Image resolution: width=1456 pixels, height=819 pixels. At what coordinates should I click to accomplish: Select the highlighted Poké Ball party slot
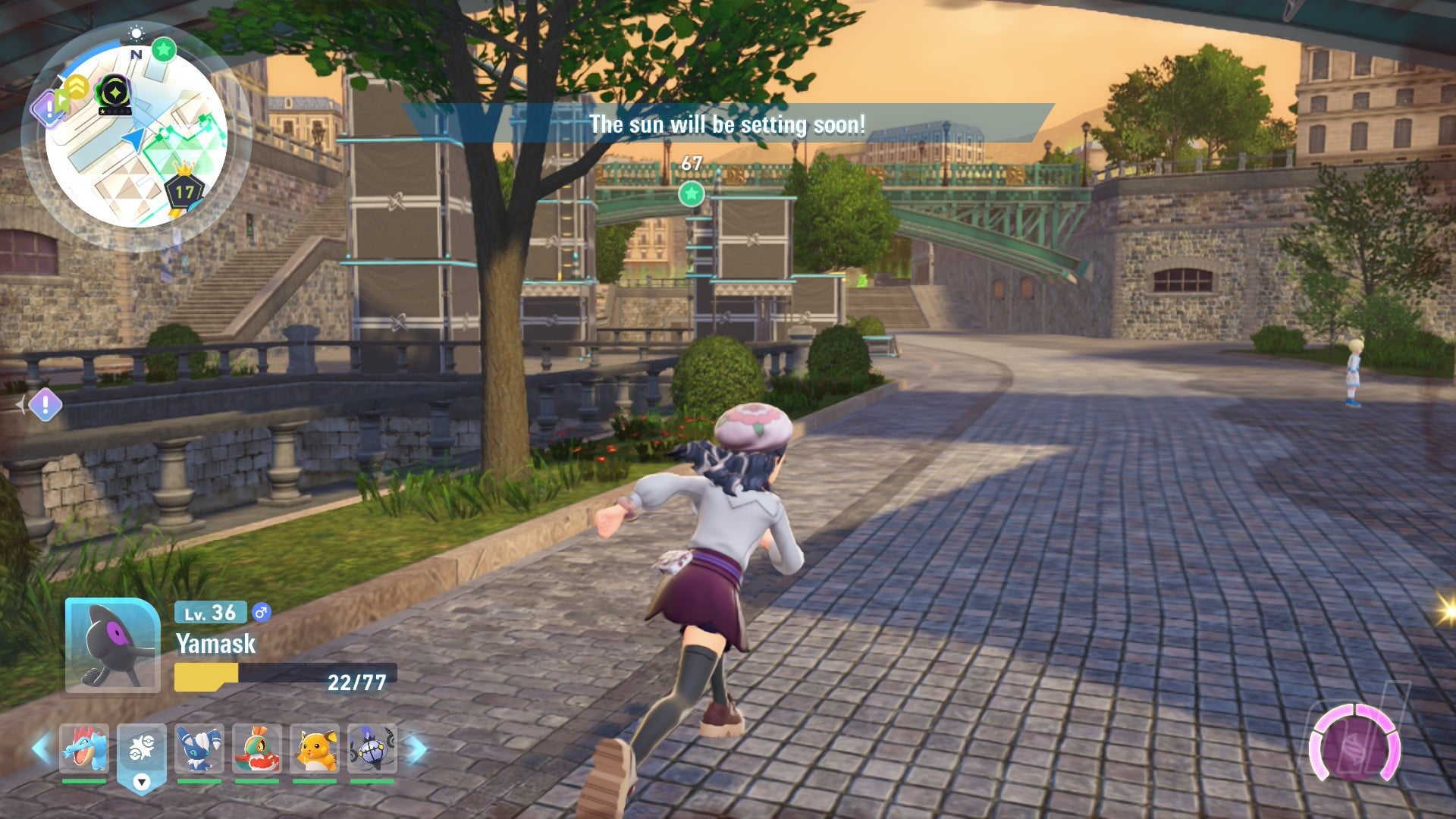(142, 751)
